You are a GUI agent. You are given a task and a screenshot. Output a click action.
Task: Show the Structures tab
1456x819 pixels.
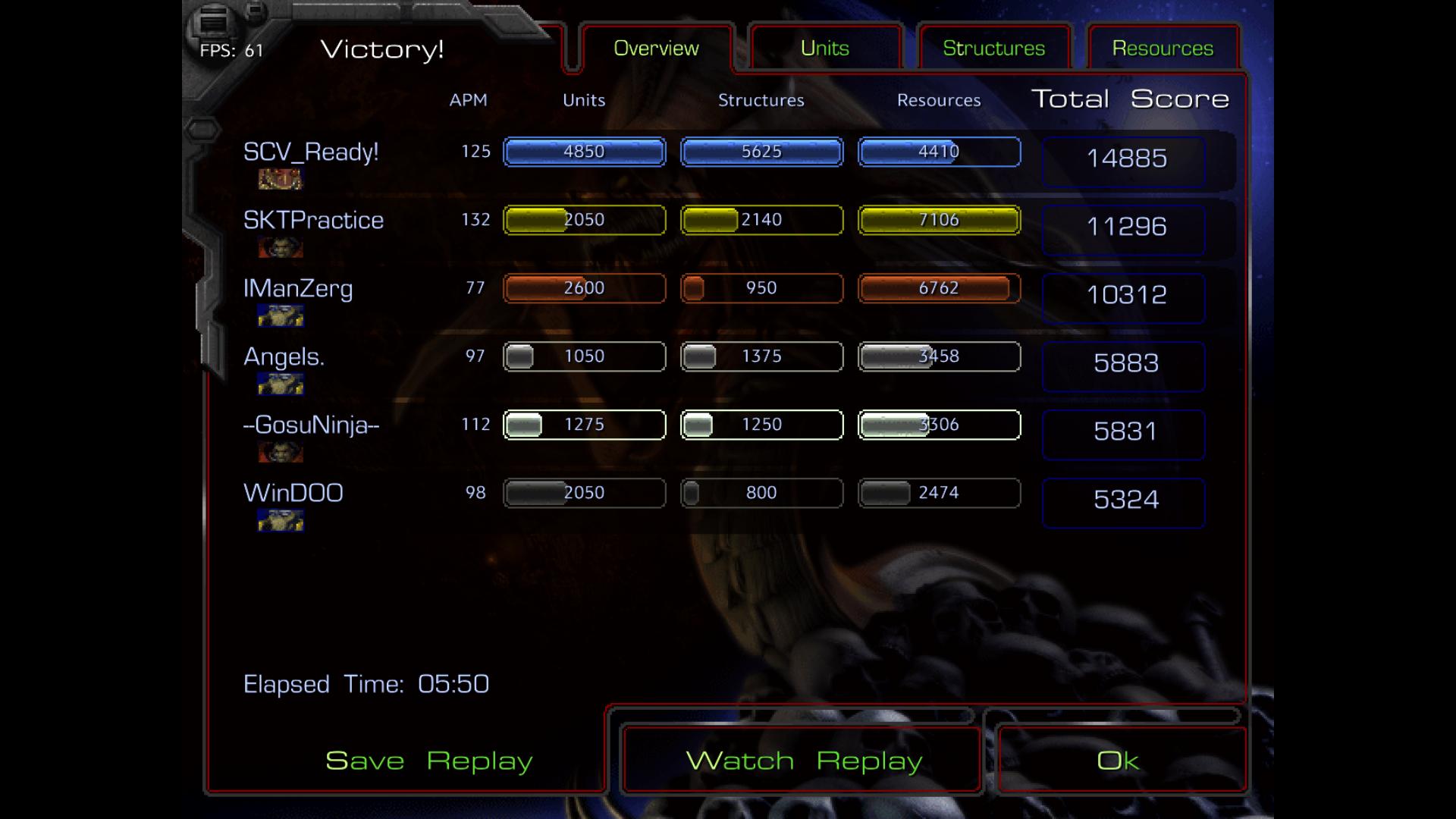(x=993, y=49)
